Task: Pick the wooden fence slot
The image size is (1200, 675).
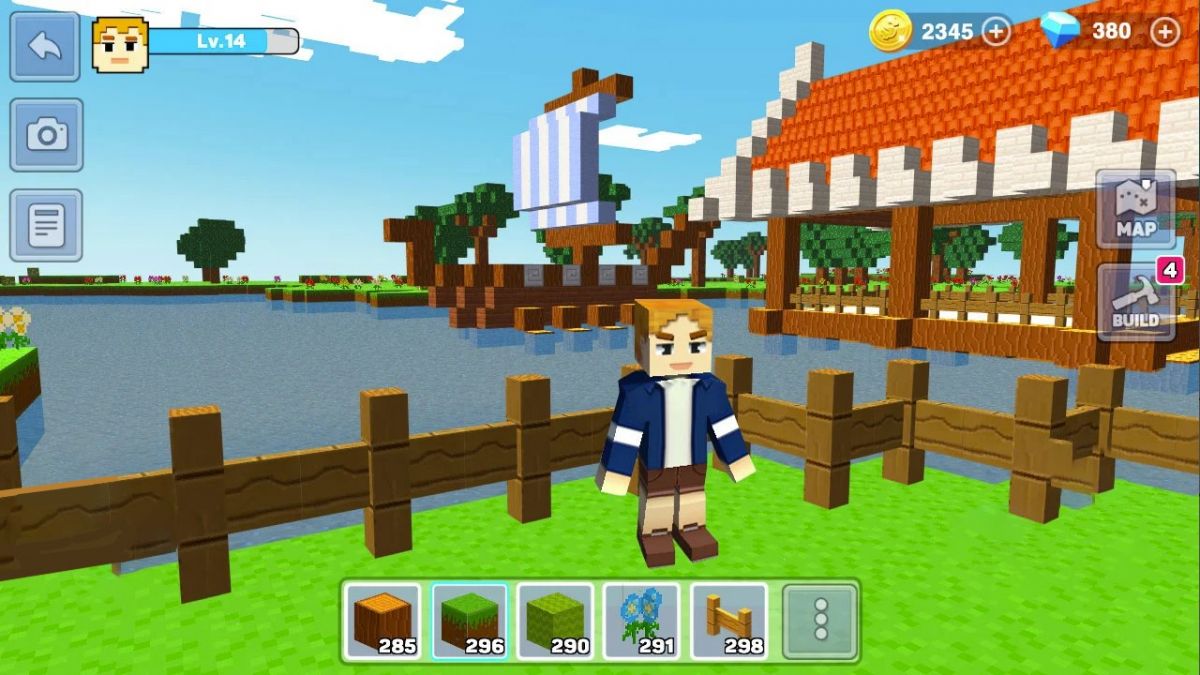Action: pos(729,621)
